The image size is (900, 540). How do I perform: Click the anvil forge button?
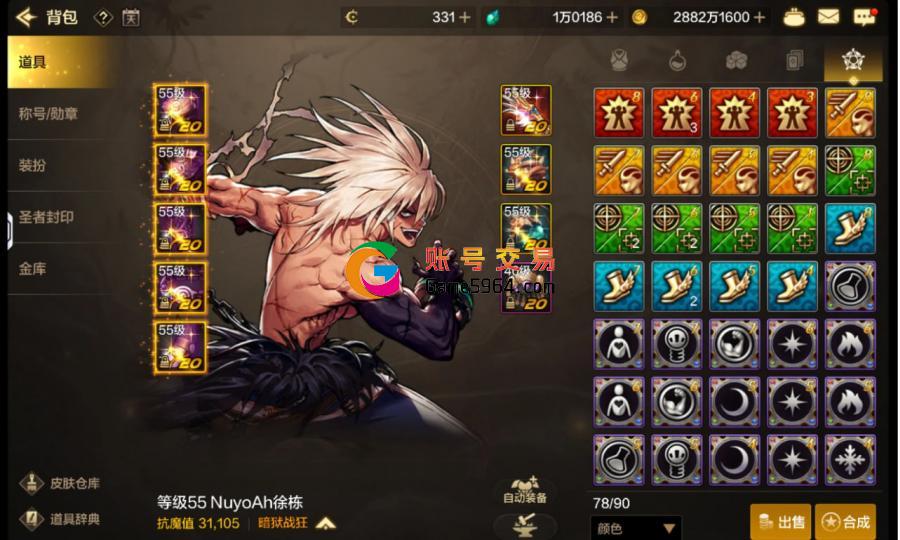point(525,525)
